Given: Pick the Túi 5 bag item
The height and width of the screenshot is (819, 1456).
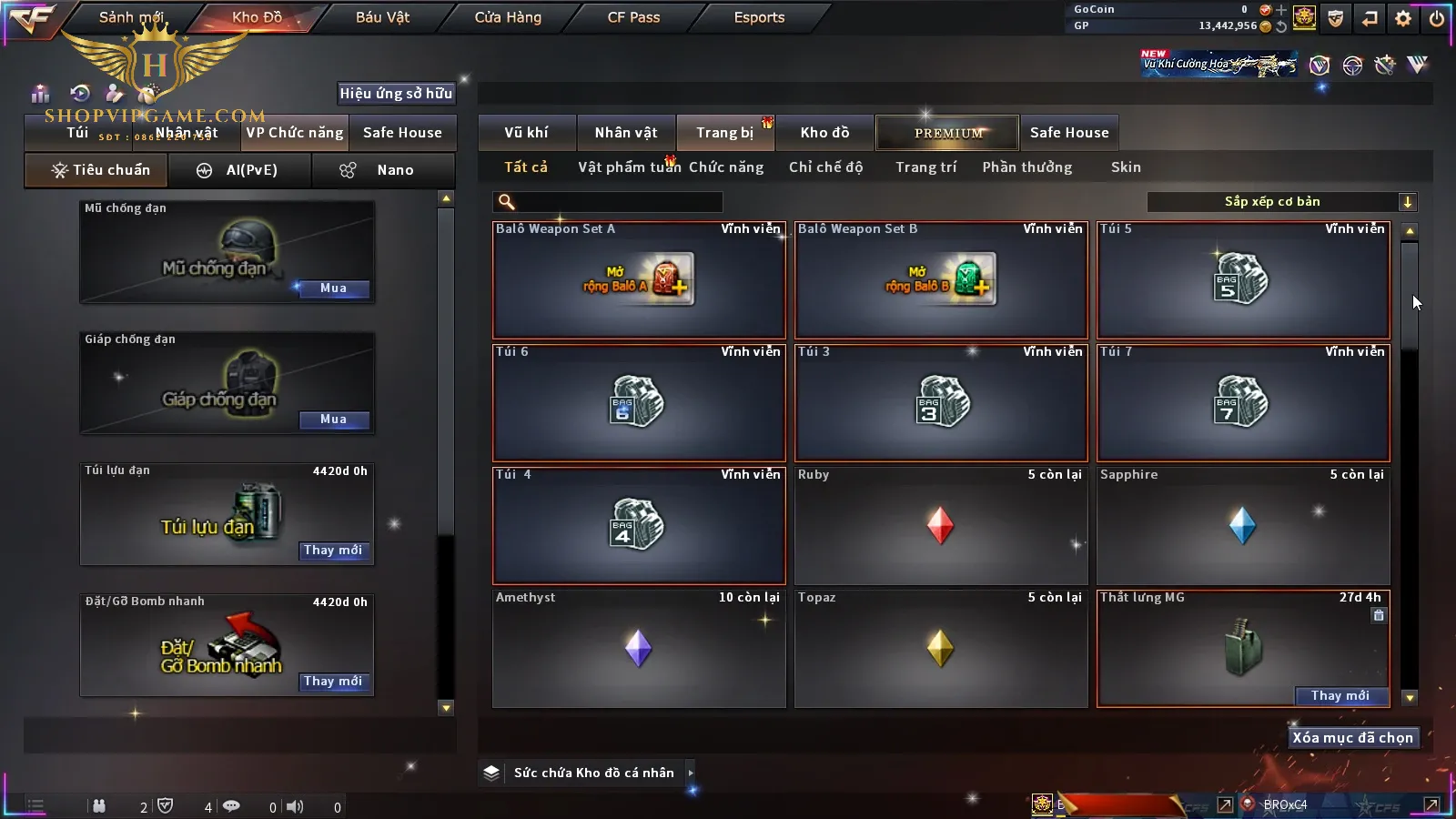Looking at the screenshot, I should 1243,280.
